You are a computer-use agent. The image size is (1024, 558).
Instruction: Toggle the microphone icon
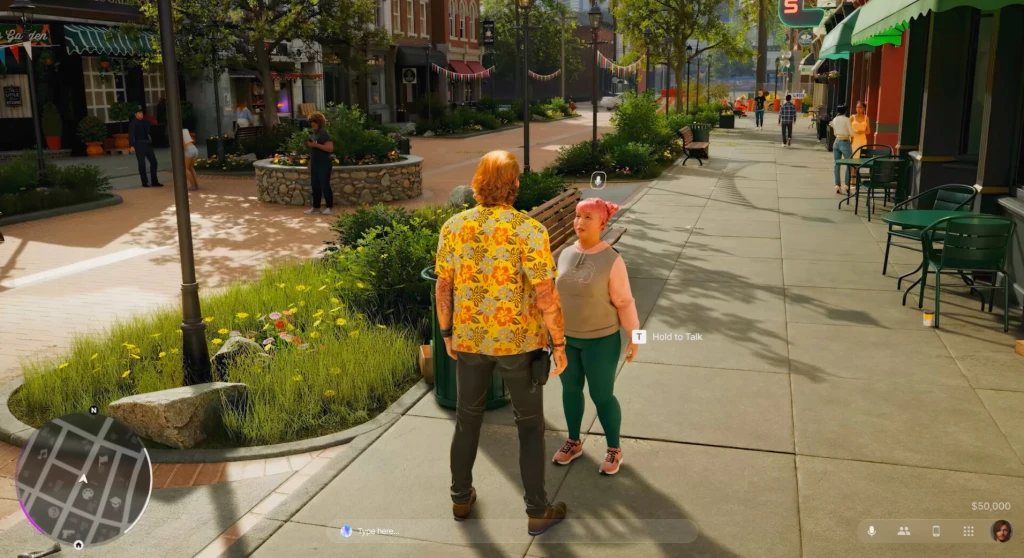coord(871,531)
